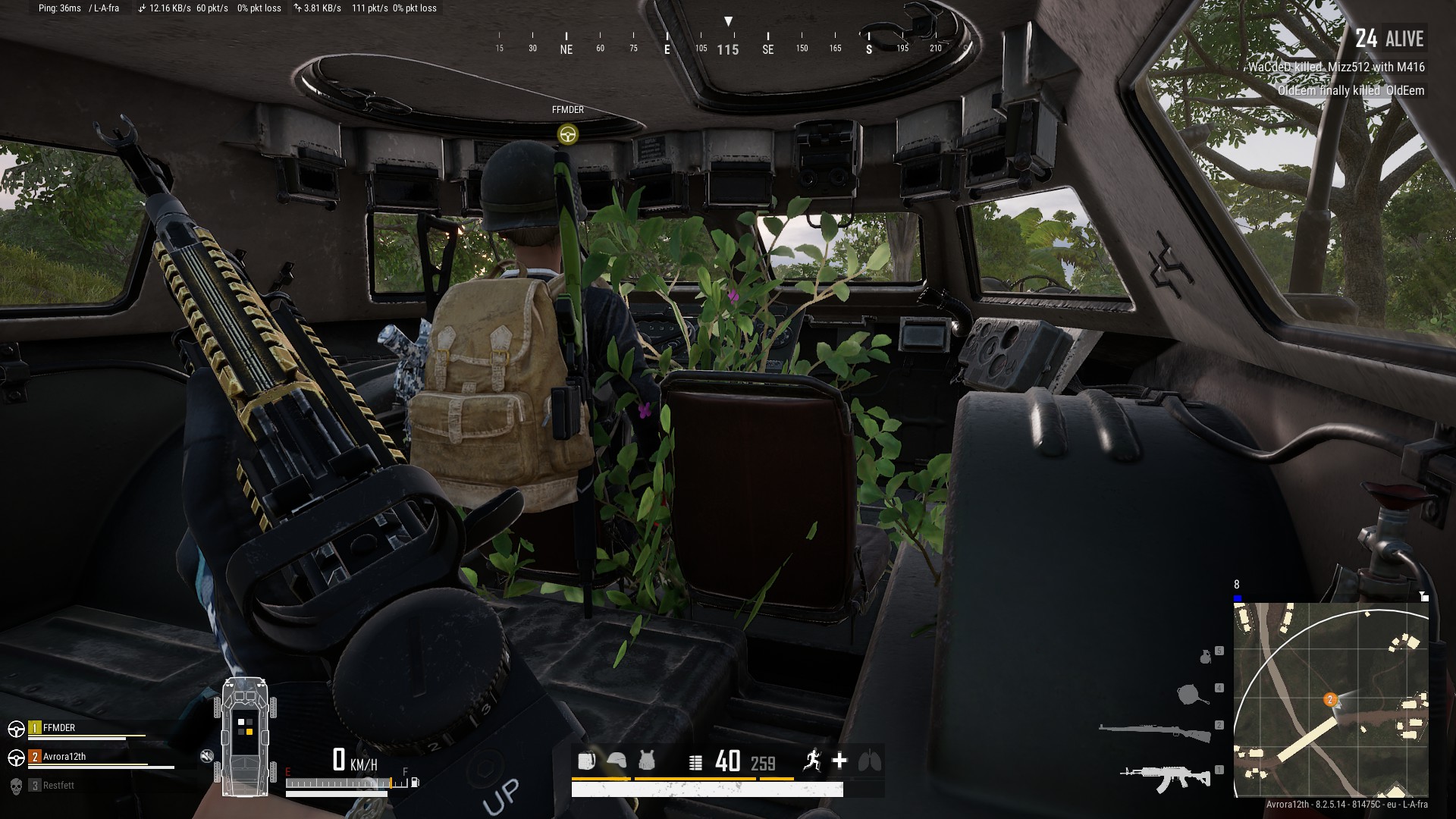Click the orange player 2 marker on minimap
This screenshot has height=819, width=1456.
(x=1329, y=699)
